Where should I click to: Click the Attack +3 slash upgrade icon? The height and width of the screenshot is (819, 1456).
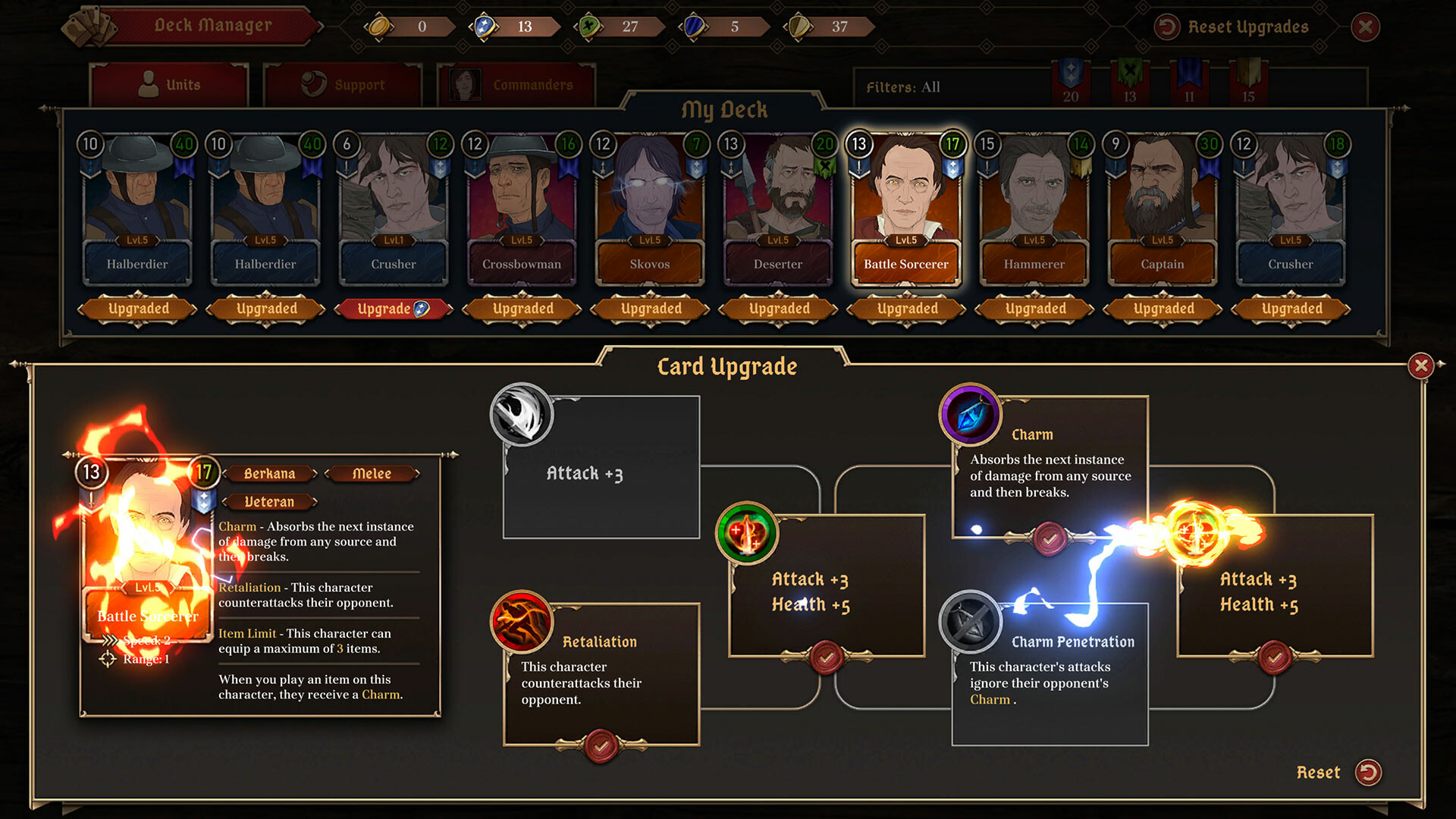(522, 415)
